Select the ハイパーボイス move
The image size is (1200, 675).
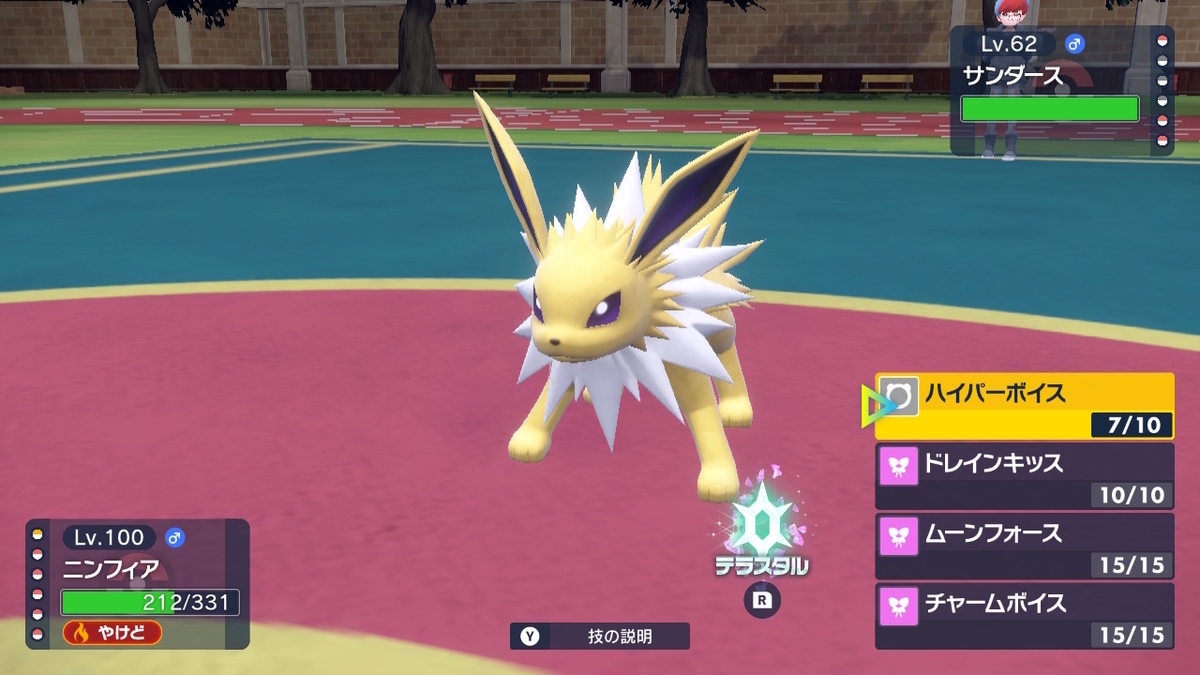coord(1024,405)
